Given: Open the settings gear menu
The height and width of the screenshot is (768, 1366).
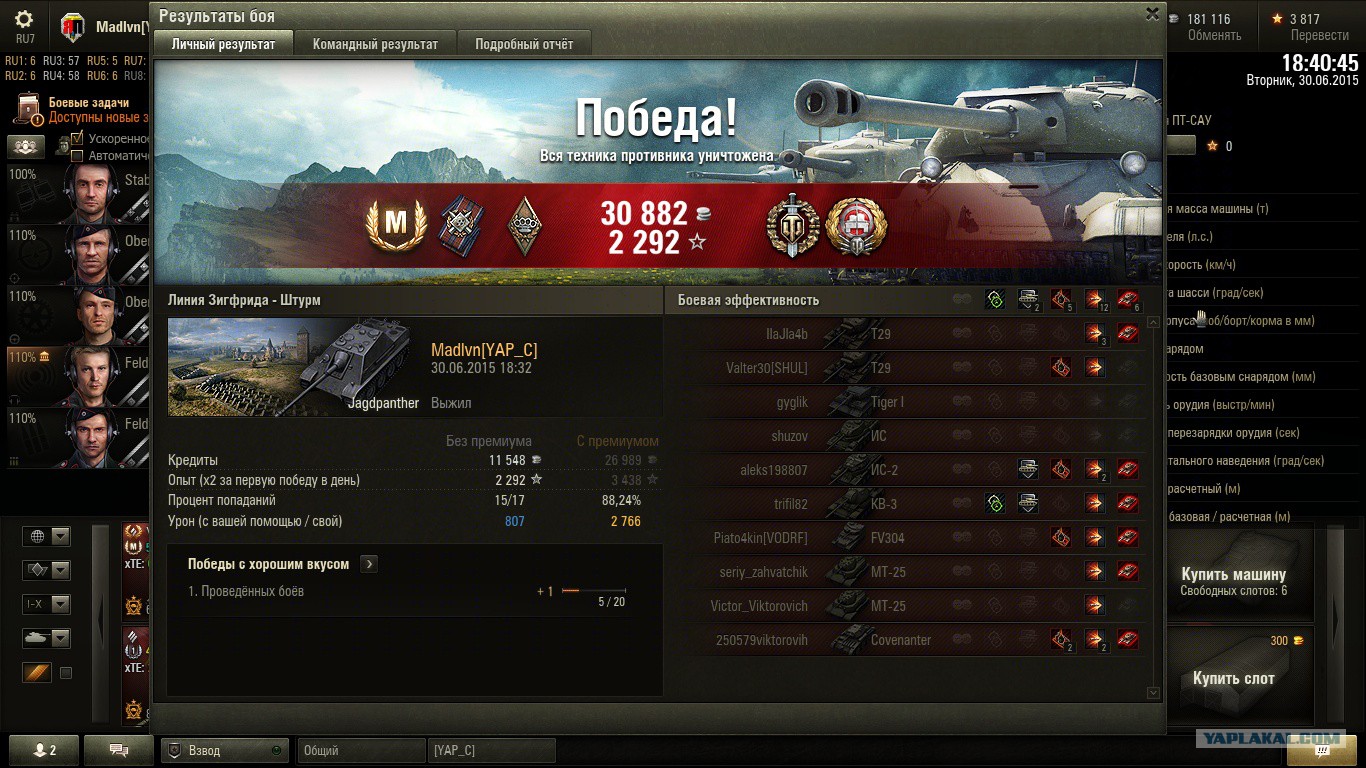Looking at the screenshot, I should pos(24,20).
